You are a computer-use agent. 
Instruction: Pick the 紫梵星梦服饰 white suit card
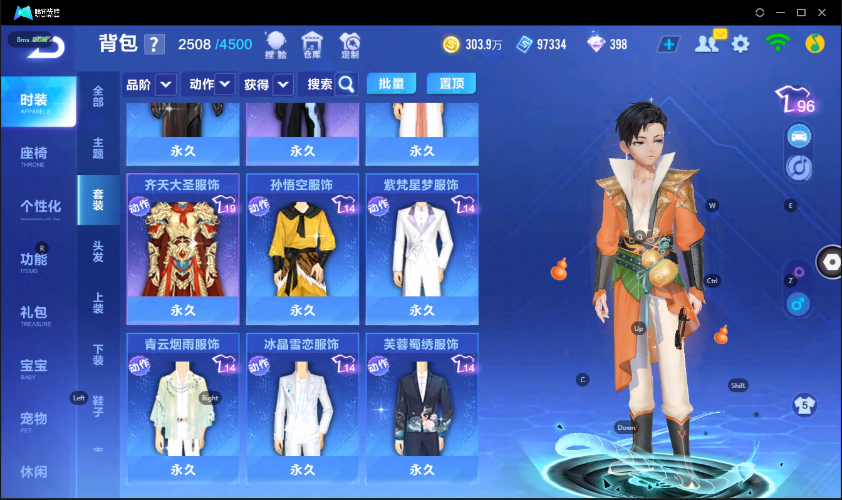click(422, 248)
